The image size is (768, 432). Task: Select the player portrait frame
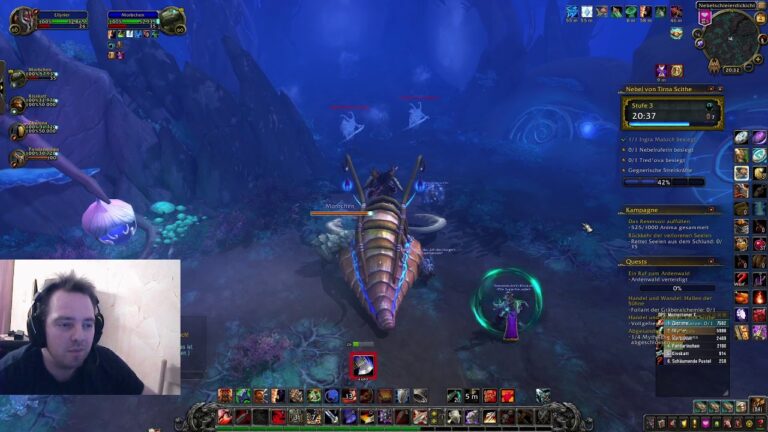click(23, 19)
